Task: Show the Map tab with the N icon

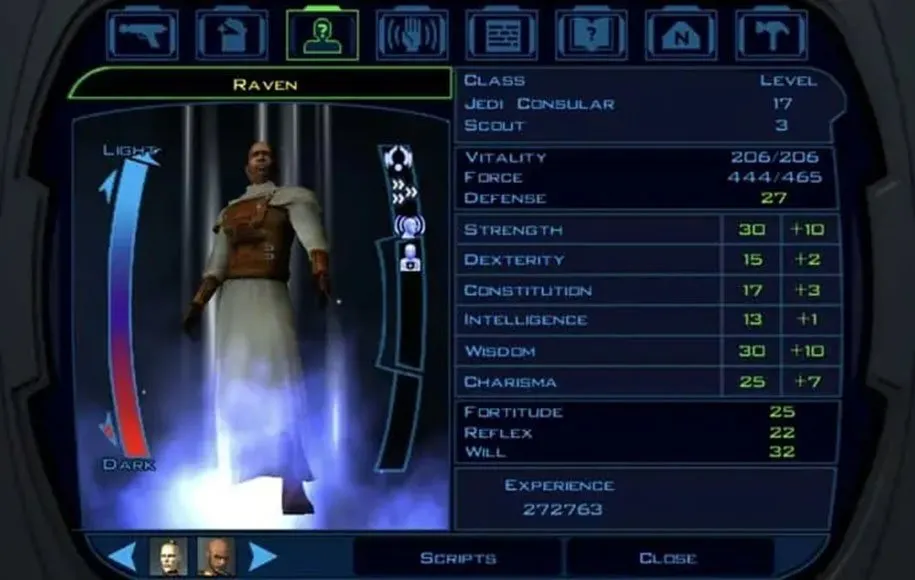Action: point(680,34)
